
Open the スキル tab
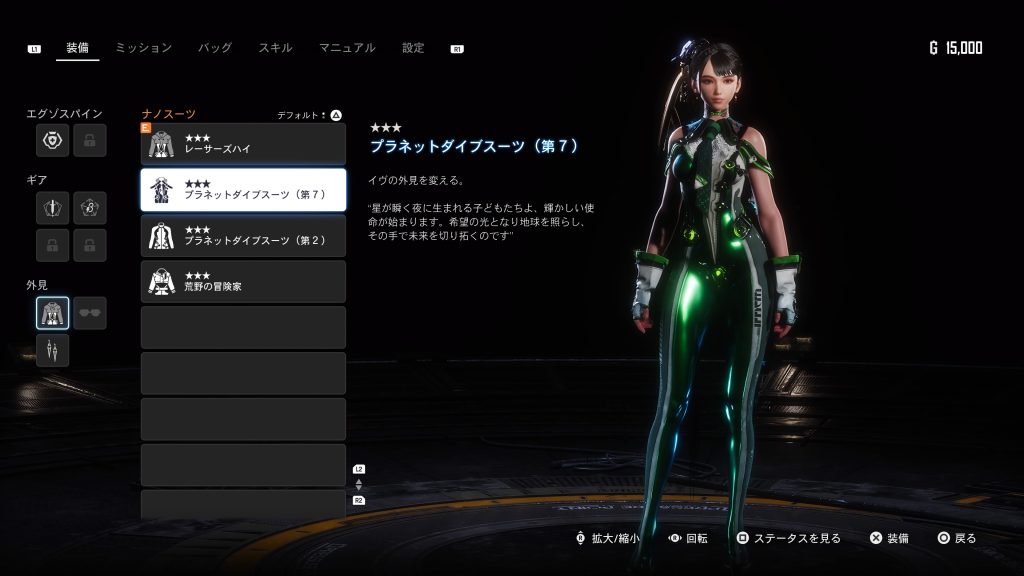(275, 48)
